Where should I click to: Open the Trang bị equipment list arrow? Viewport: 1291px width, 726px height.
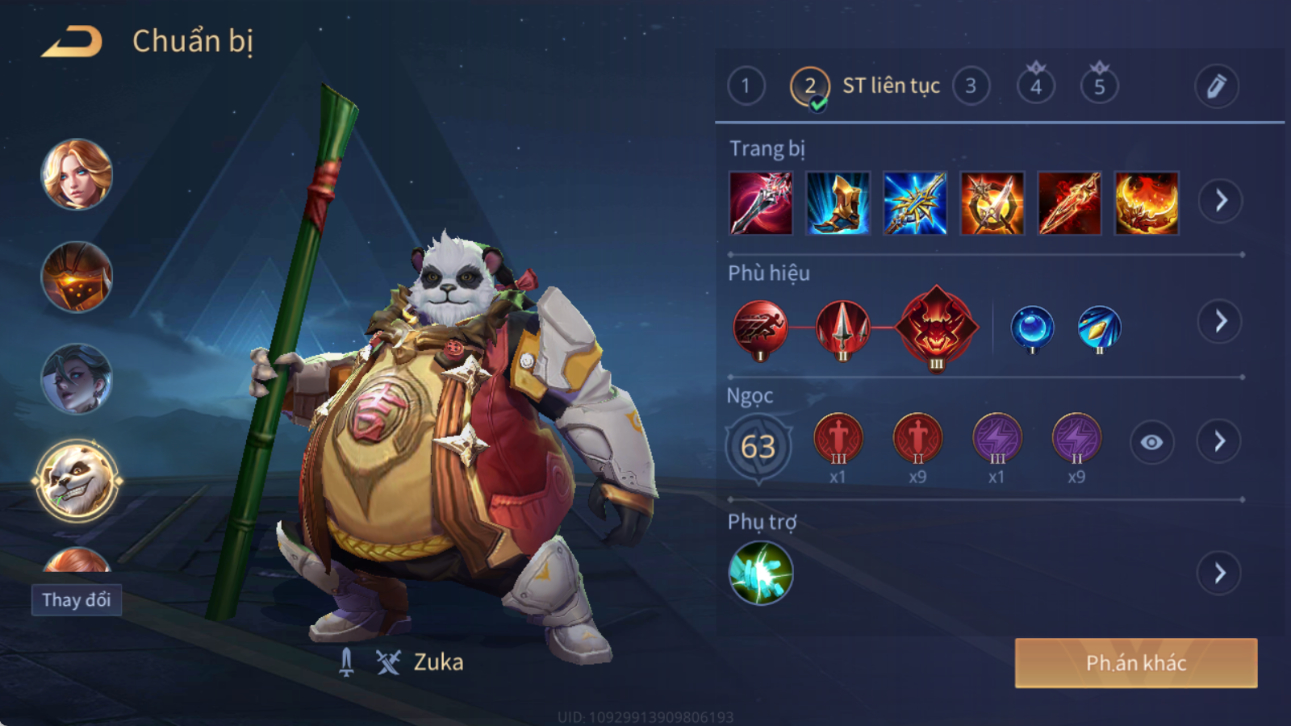coord(1220,201)
